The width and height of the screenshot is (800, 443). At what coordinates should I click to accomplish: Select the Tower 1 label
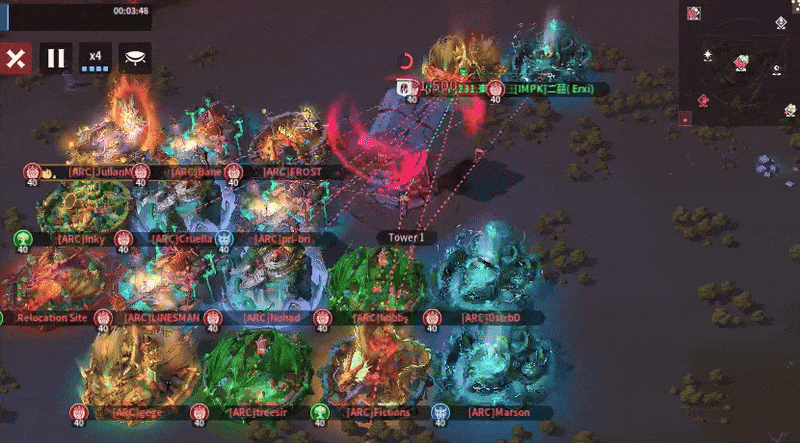click(x=407, y=238)
